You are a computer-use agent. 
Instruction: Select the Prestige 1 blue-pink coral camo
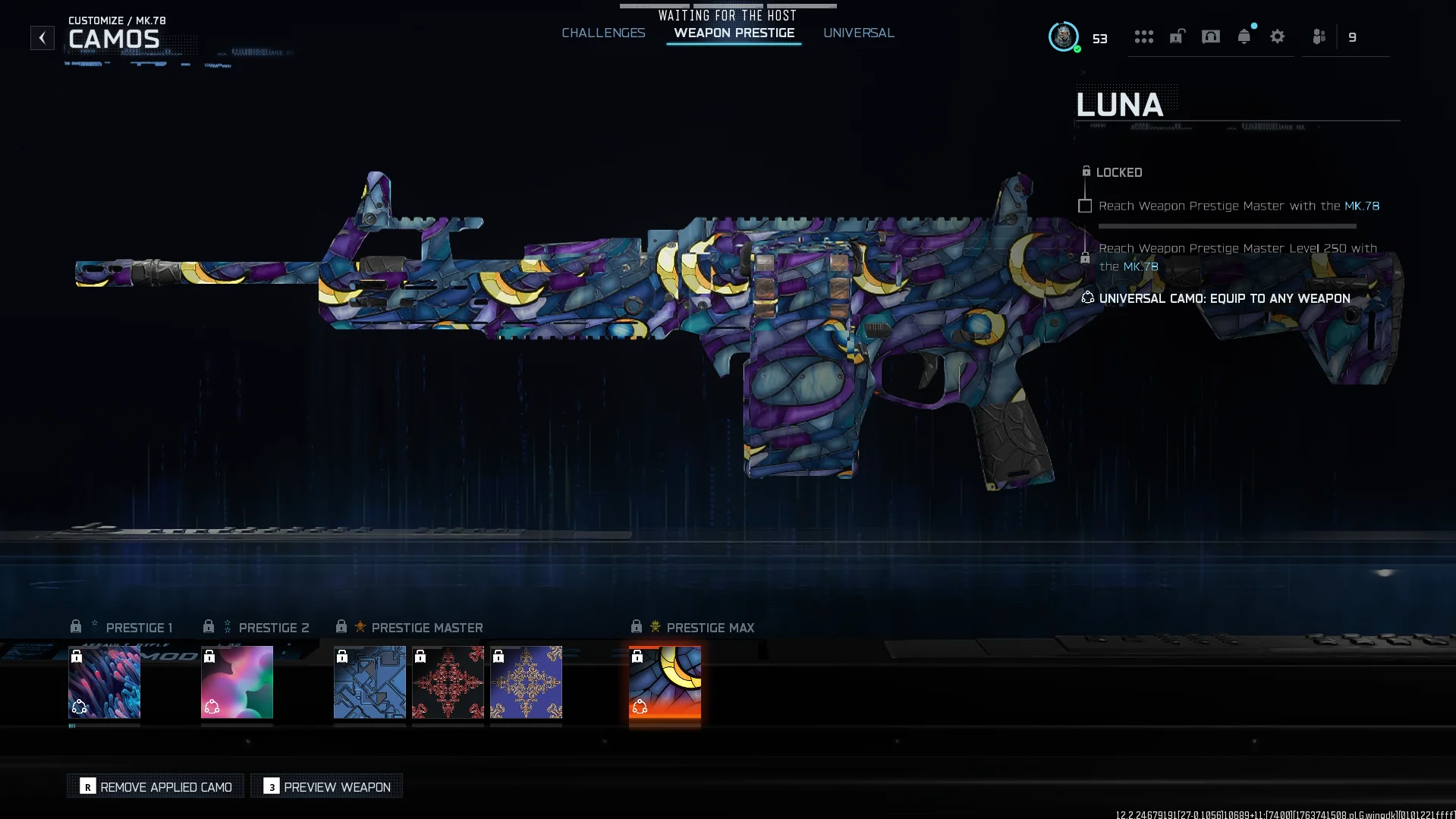[x=105, y=682]
